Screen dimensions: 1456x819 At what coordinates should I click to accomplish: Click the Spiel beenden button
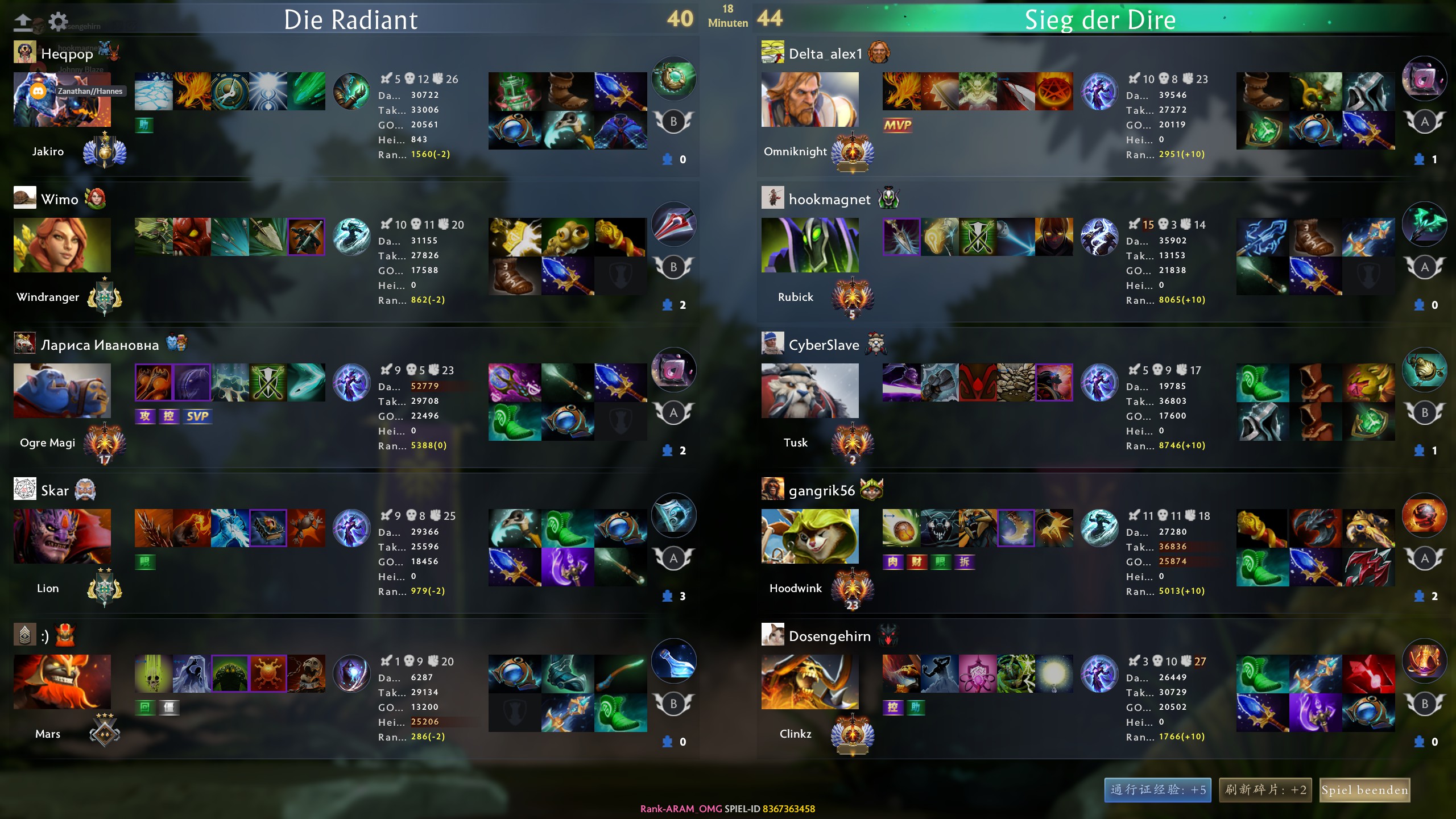(1364, 790)
